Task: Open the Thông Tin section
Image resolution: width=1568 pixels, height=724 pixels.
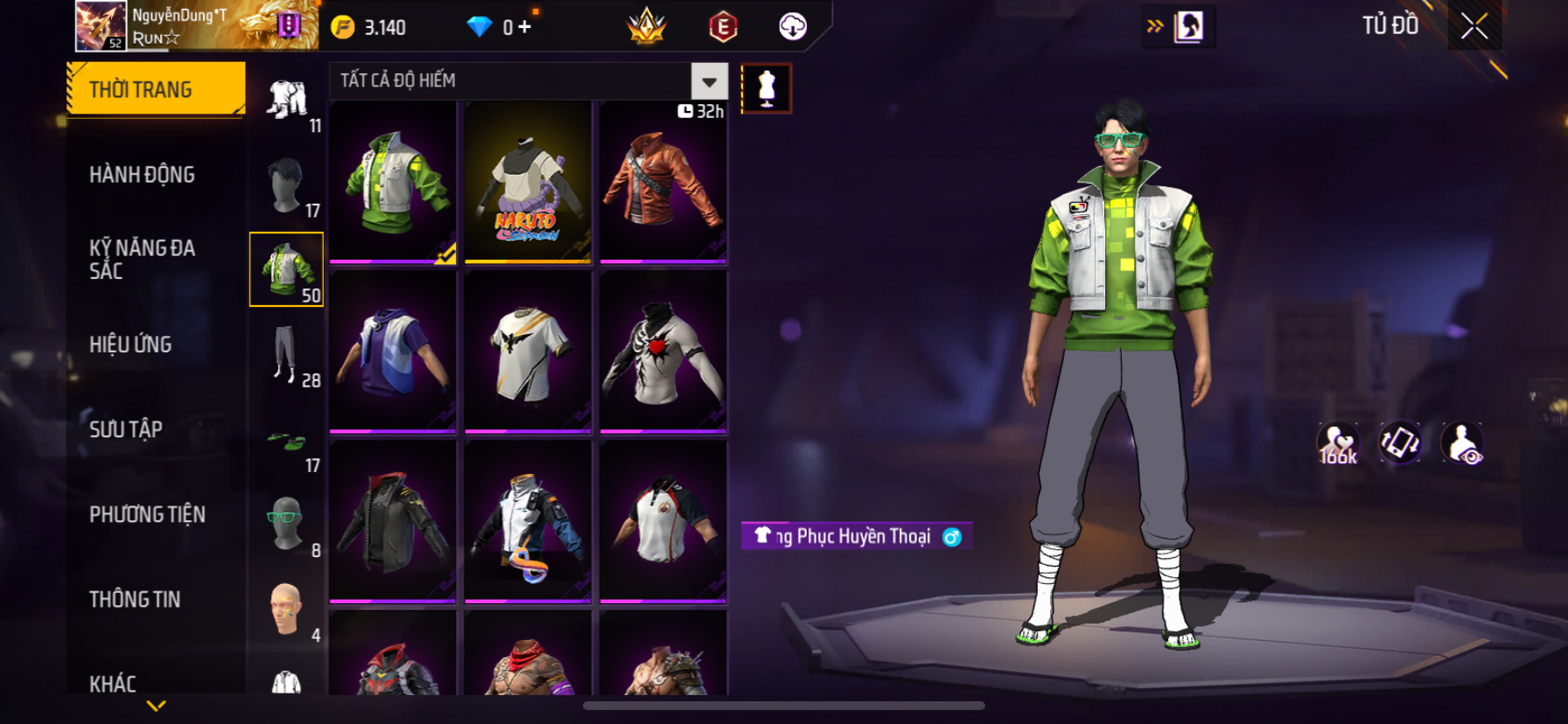Action: click(135, 599)
